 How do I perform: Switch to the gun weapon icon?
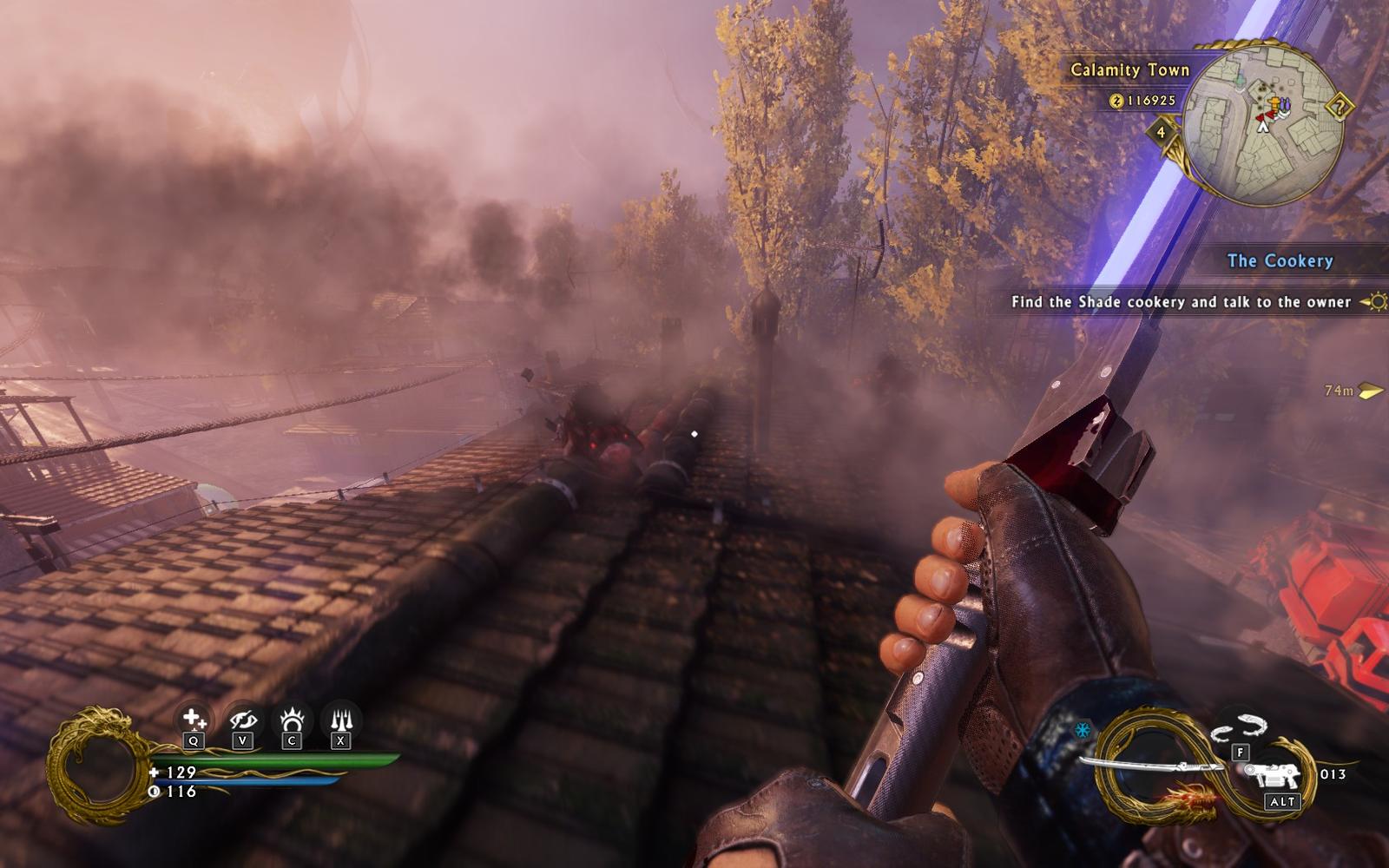coord(1274,773)
